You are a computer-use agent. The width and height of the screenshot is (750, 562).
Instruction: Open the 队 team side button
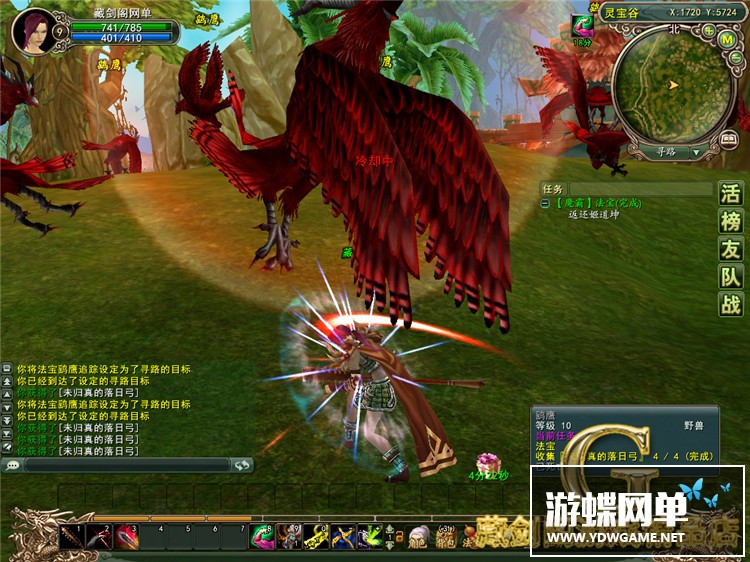[x=731, y=278]
